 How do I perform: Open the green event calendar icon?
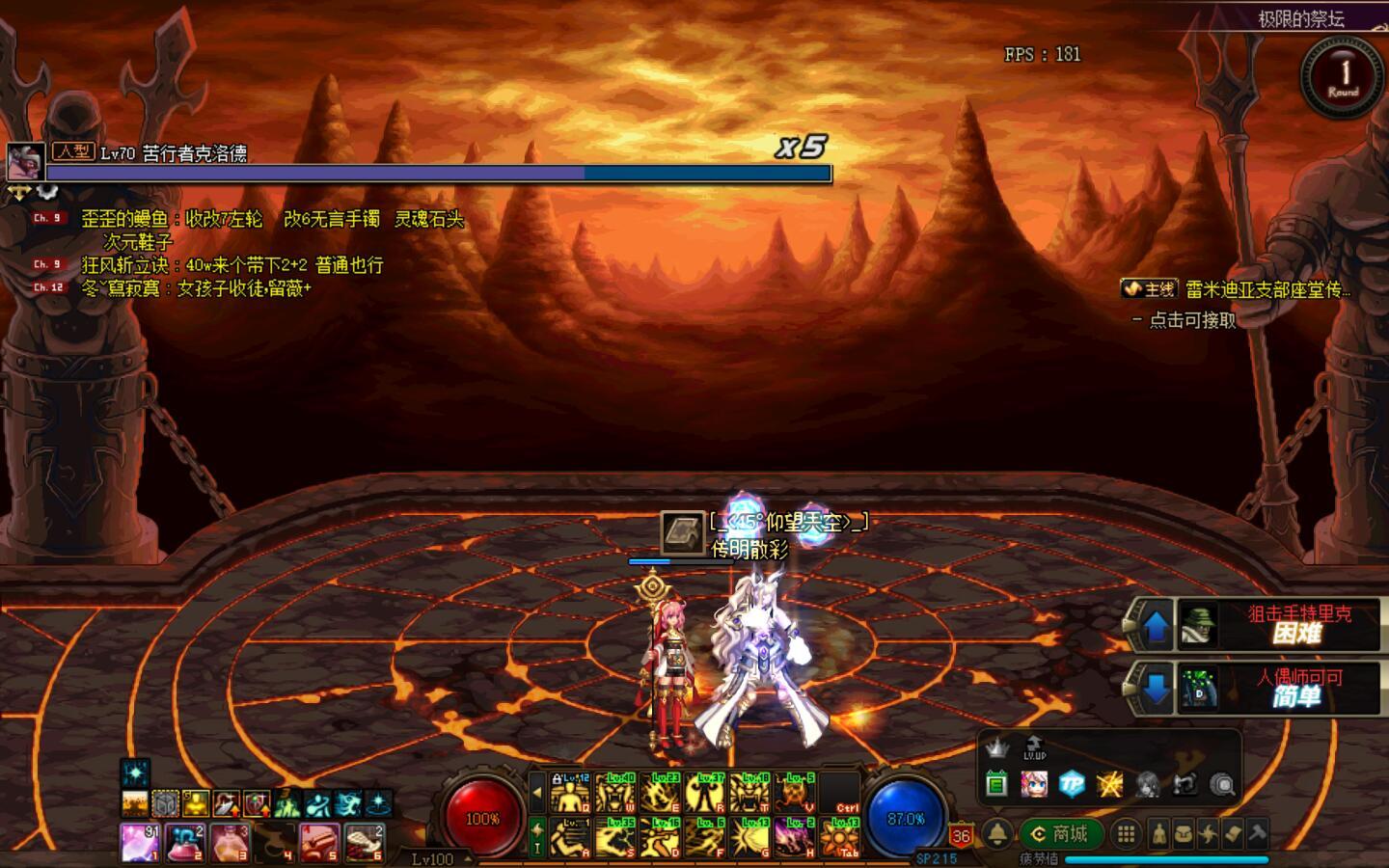point(994,785)
